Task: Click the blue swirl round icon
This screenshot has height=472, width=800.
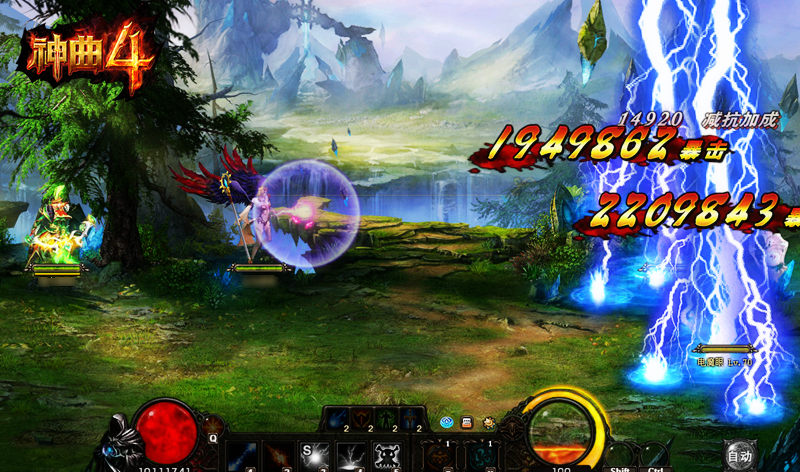Action: point(448,423)
